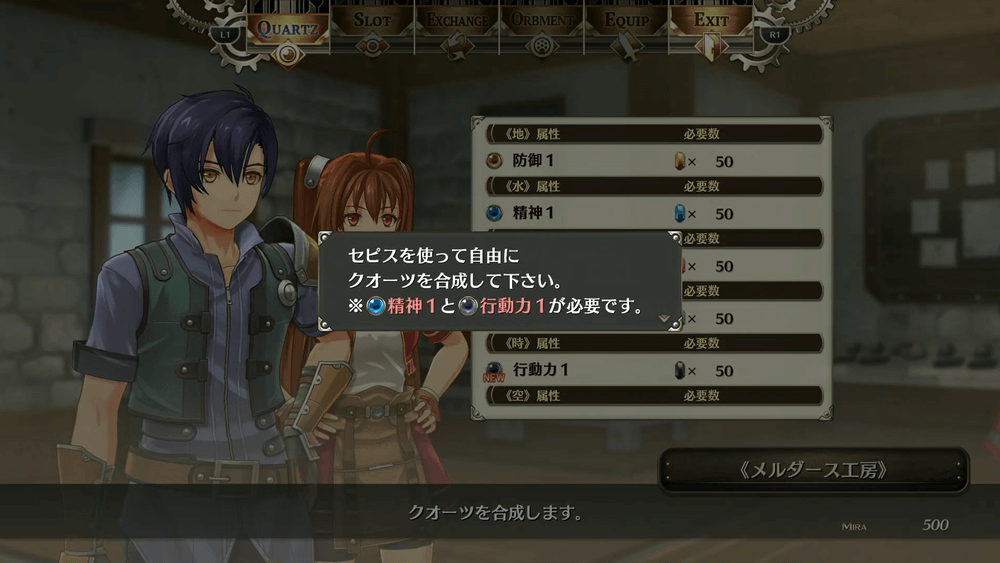Screen dimensions: 1000x563
Task: Switch to the Quartz tab
Action: (x=287, y=28)
